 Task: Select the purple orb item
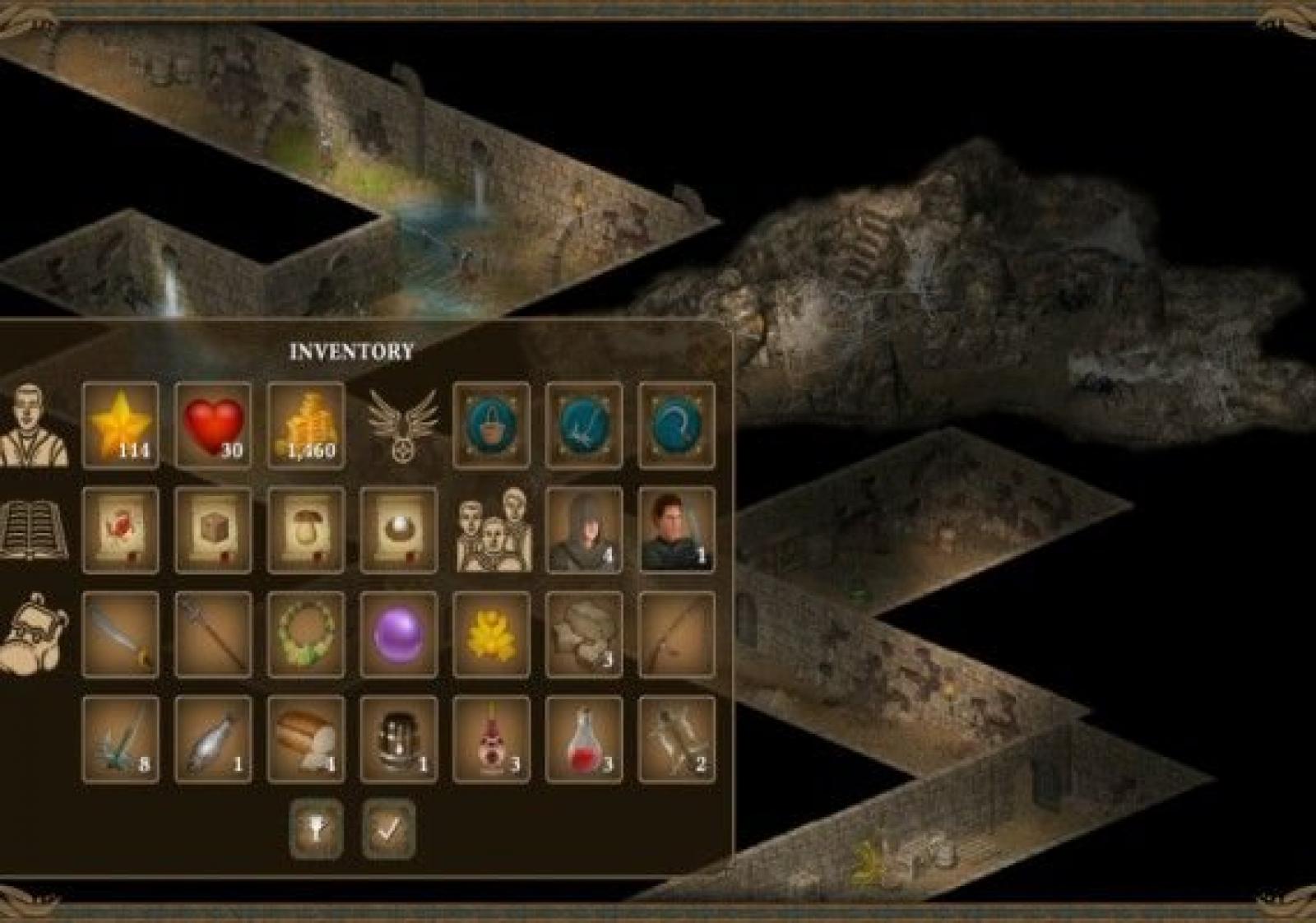(x=398, y=634)
